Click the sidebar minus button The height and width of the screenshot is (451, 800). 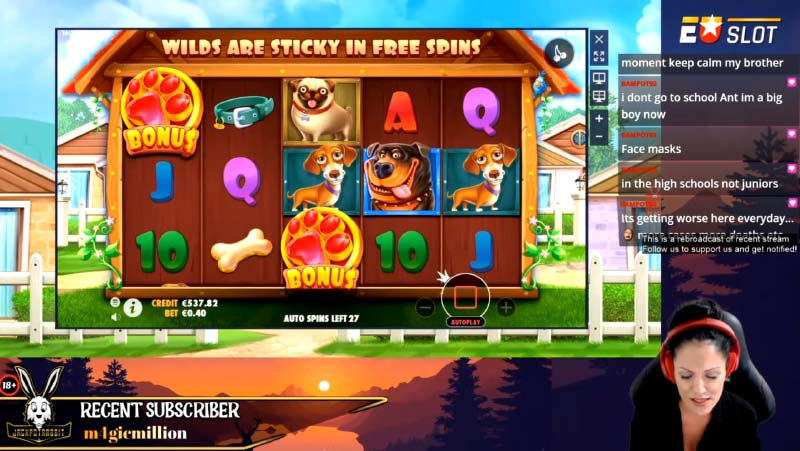(x=599, y=135)
